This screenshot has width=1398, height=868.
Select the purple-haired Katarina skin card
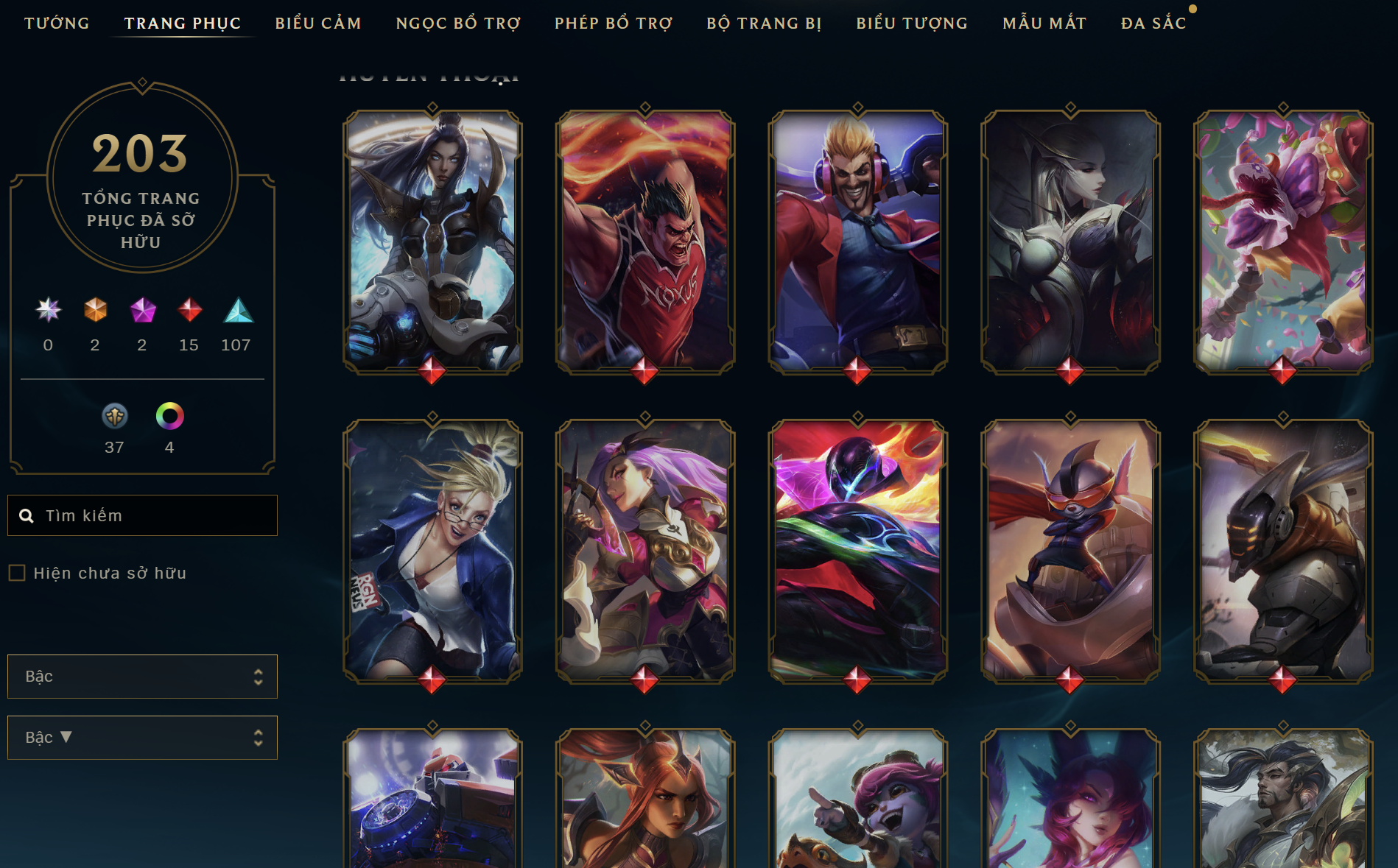point(645,550)
